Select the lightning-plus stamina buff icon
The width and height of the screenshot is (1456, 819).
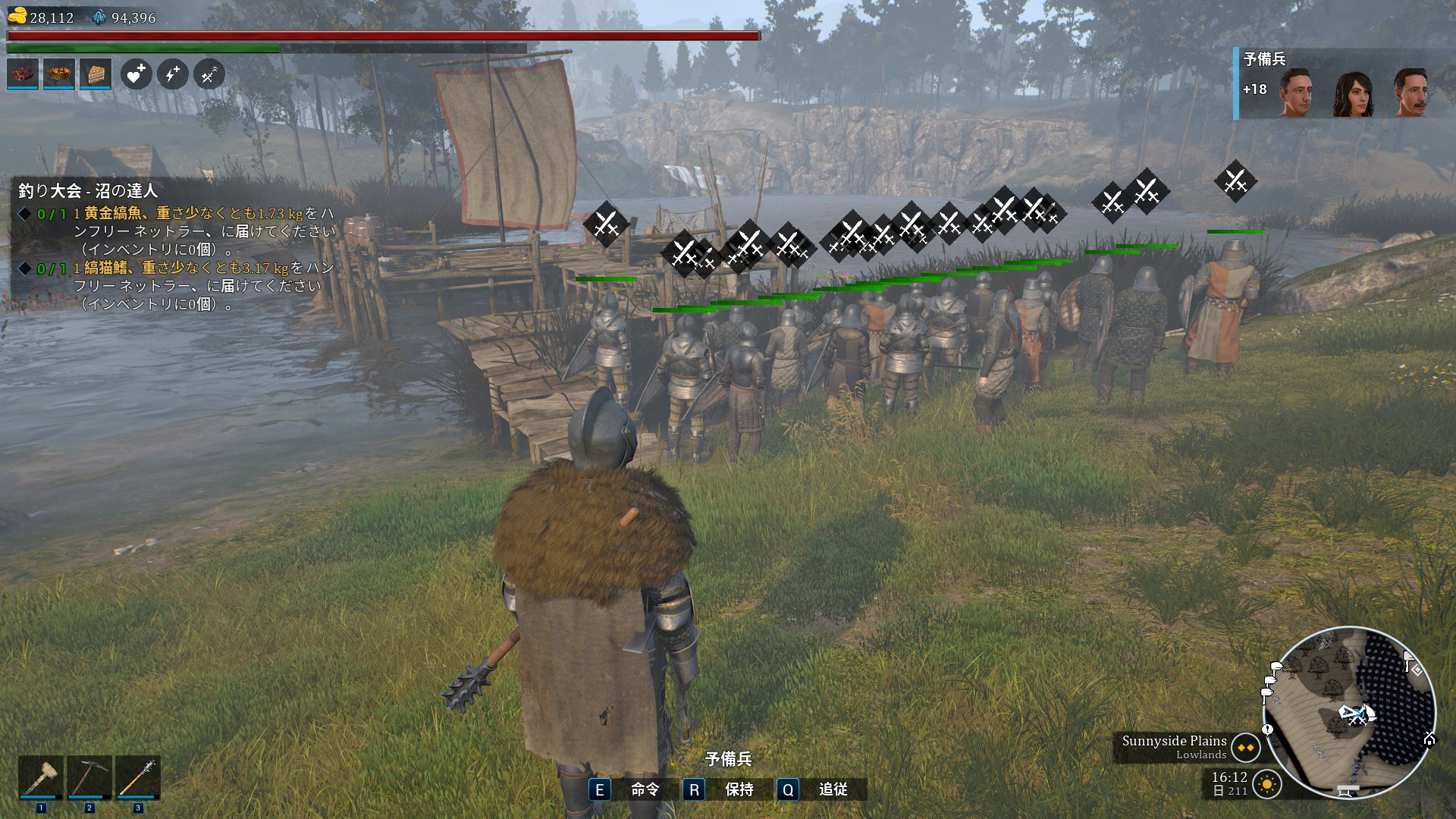pos(173,74)
